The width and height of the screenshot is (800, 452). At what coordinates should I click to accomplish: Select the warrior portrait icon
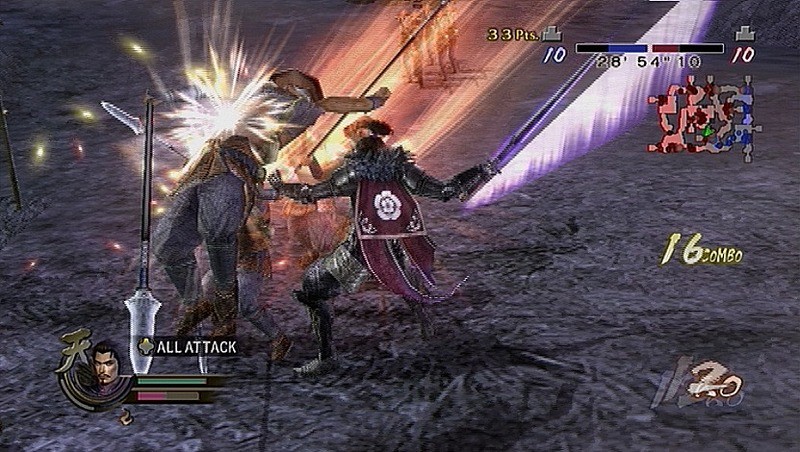pyautogui.click(x=98, y=365)
